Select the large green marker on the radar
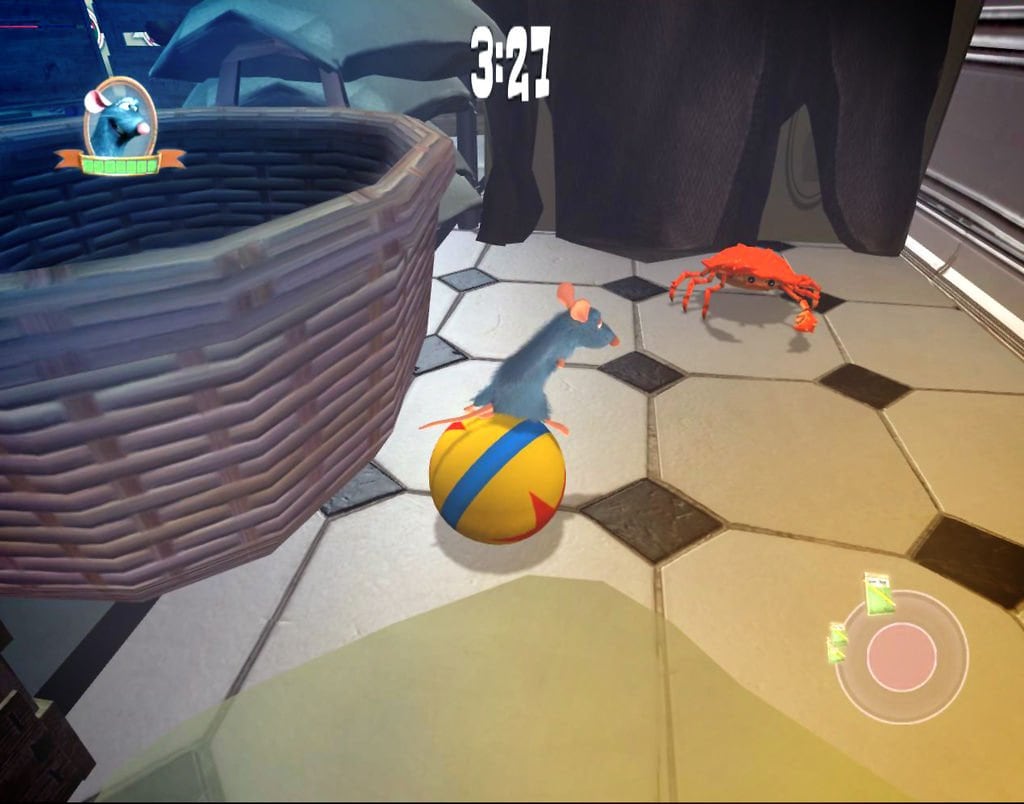 pyautogui.click(x=880, y=594)
